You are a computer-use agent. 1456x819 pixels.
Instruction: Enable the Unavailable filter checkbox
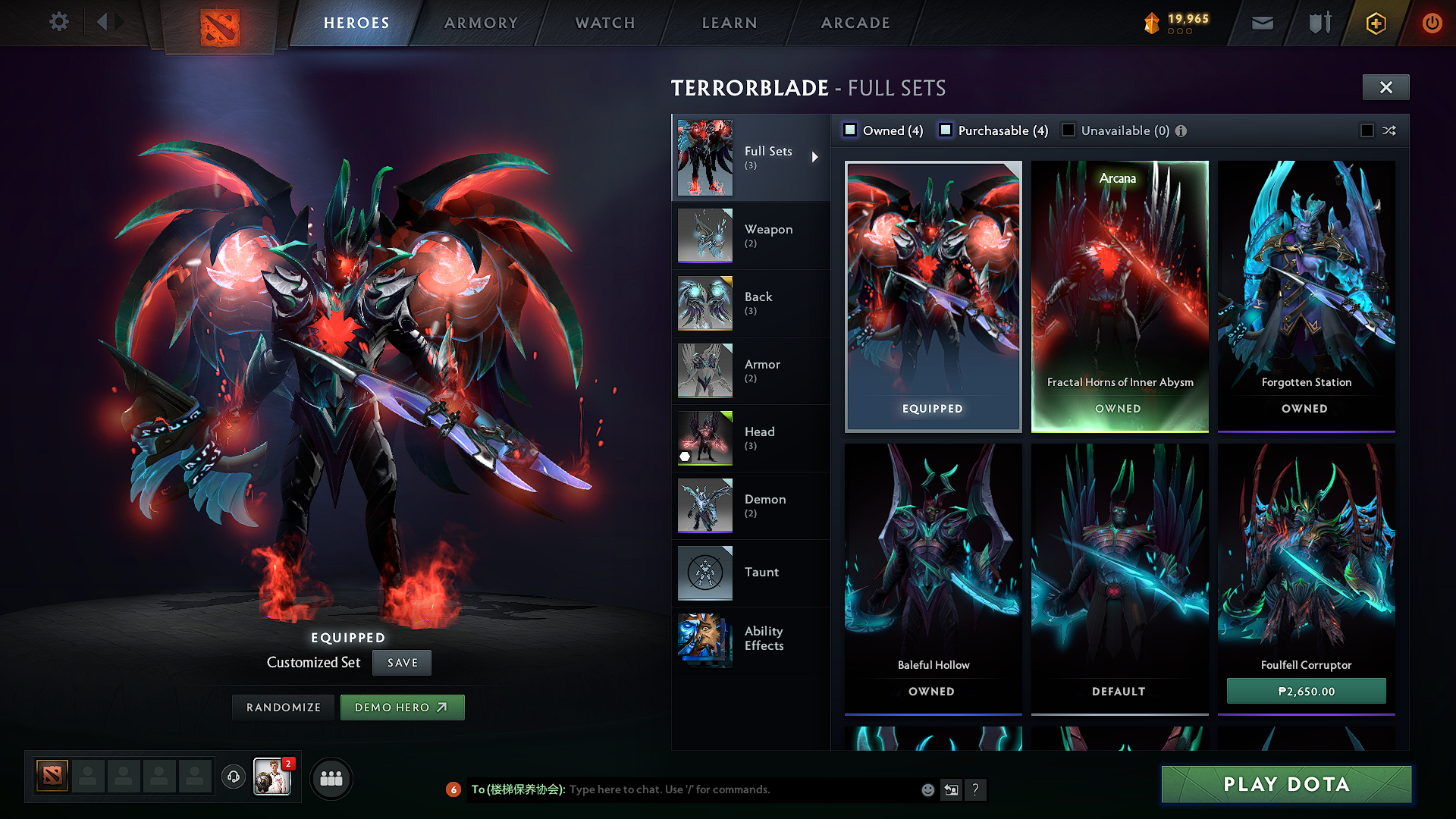pyautogui.click(x=1068, y=130)
